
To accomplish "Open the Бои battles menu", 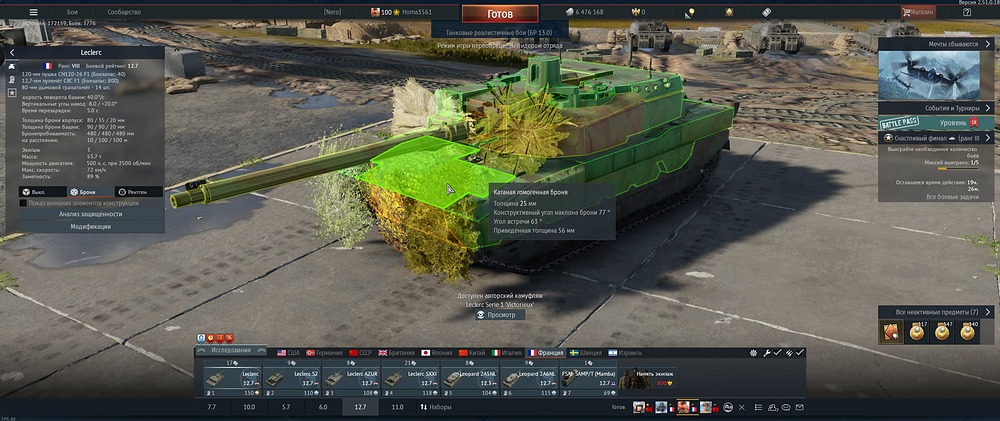I will (x=73, y=12).
